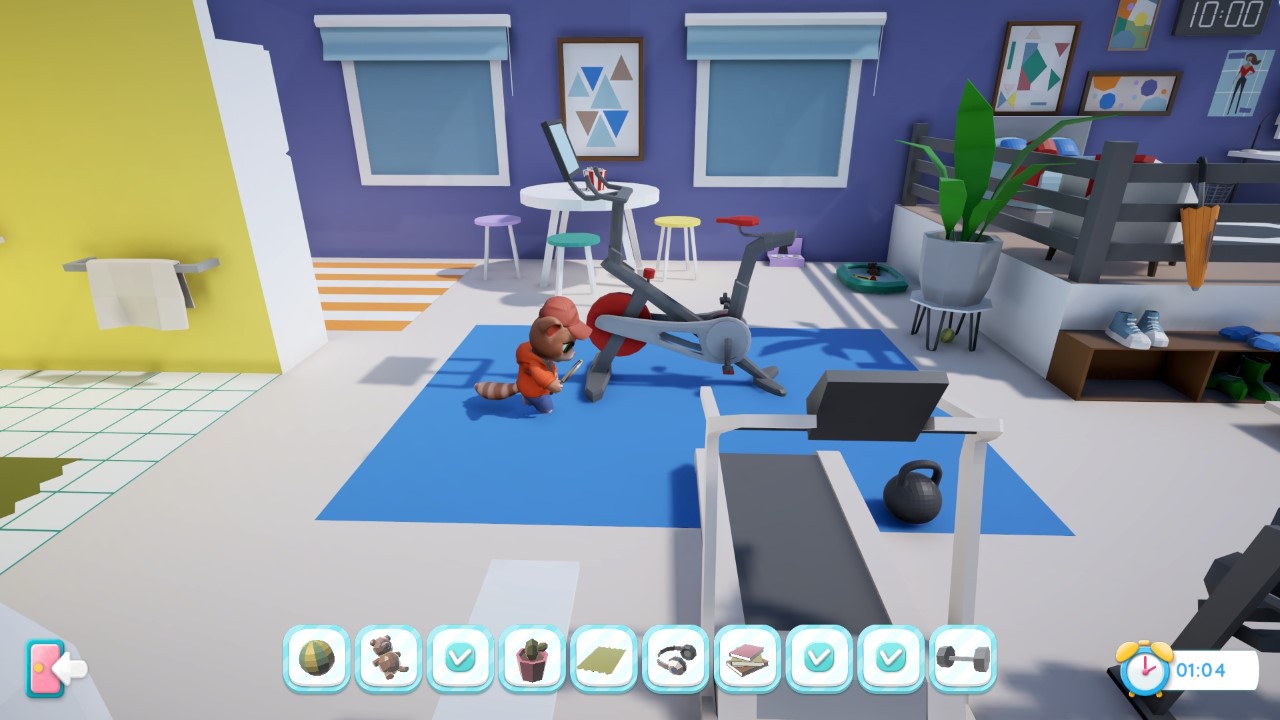Click the digital wall clock showing 10:00
The width and height of the screenshot is (1280, 720).
(1222, 18)
